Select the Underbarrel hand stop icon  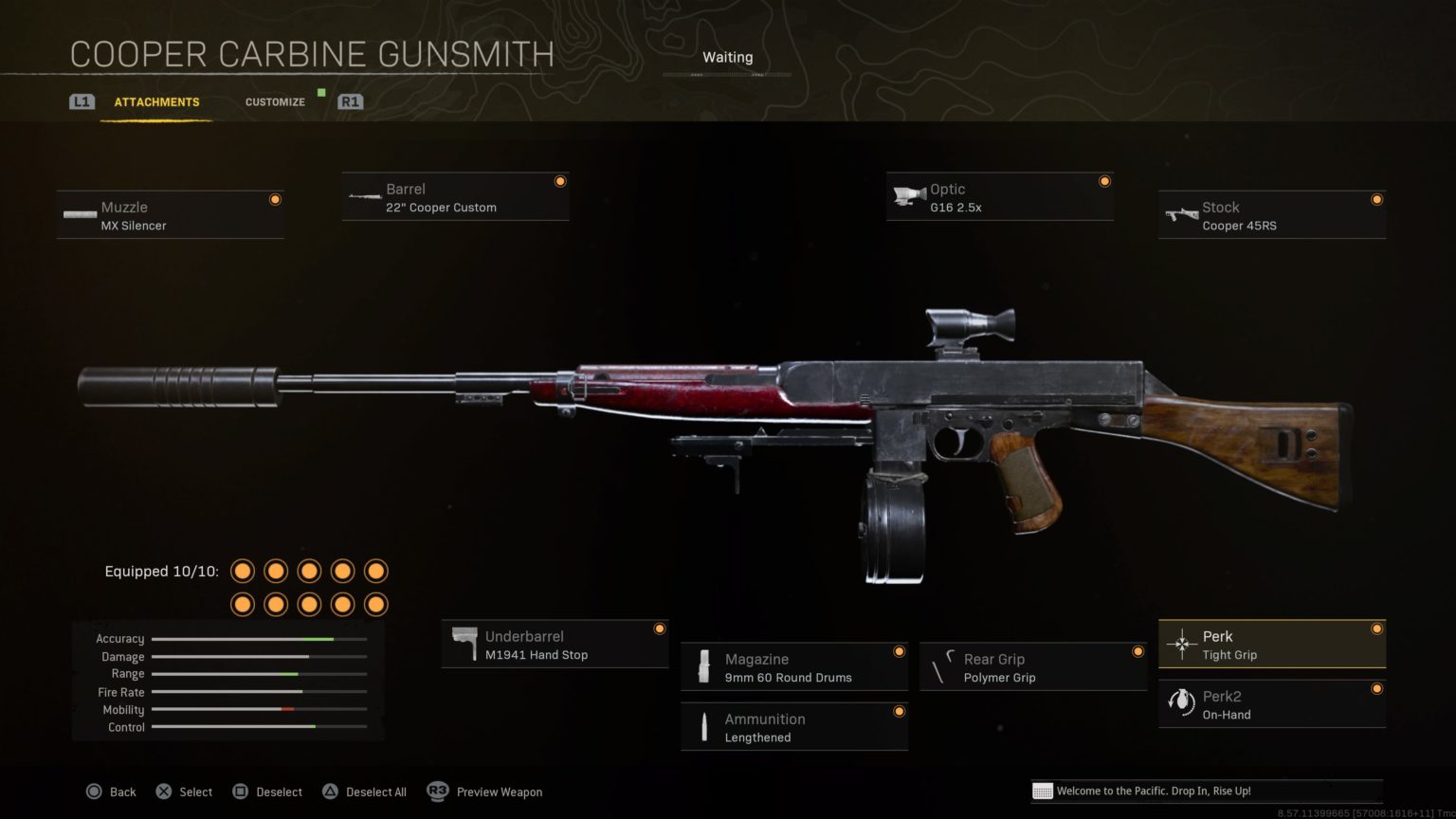(x=465, y=642)
